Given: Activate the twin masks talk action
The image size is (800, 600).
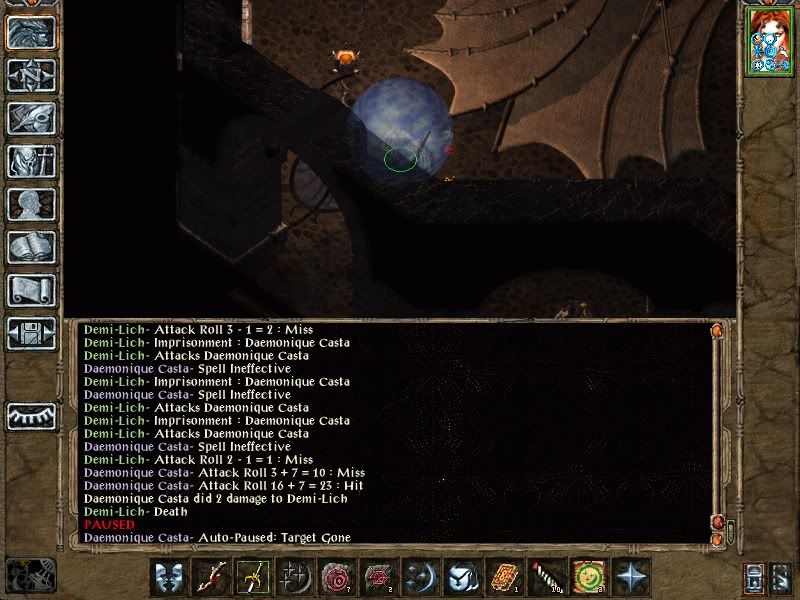Looking at the screenshot, I should click(171, 578).
